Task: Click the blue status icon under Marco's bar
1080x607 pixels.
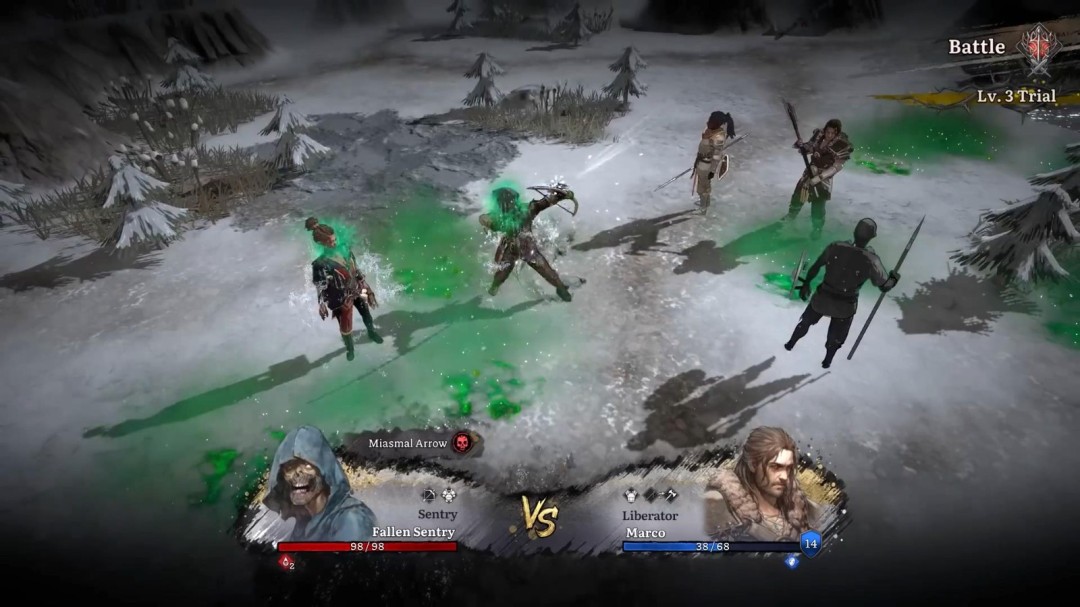Action: click(792, 562)
